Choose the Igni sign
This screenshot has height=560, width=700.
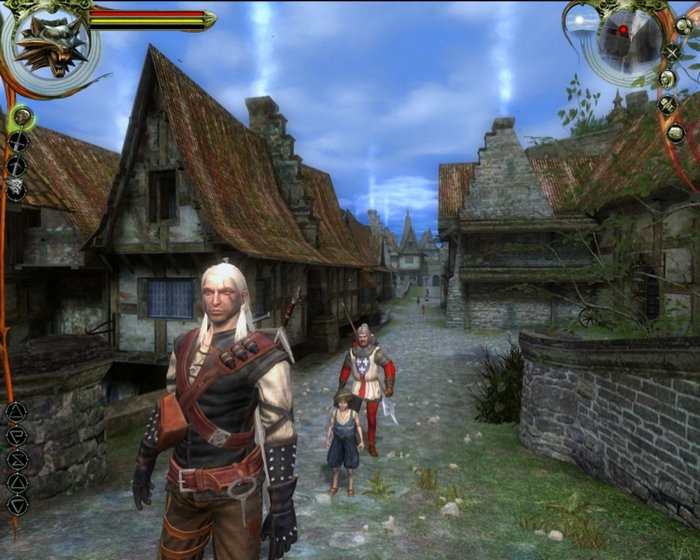pos(16,435)
